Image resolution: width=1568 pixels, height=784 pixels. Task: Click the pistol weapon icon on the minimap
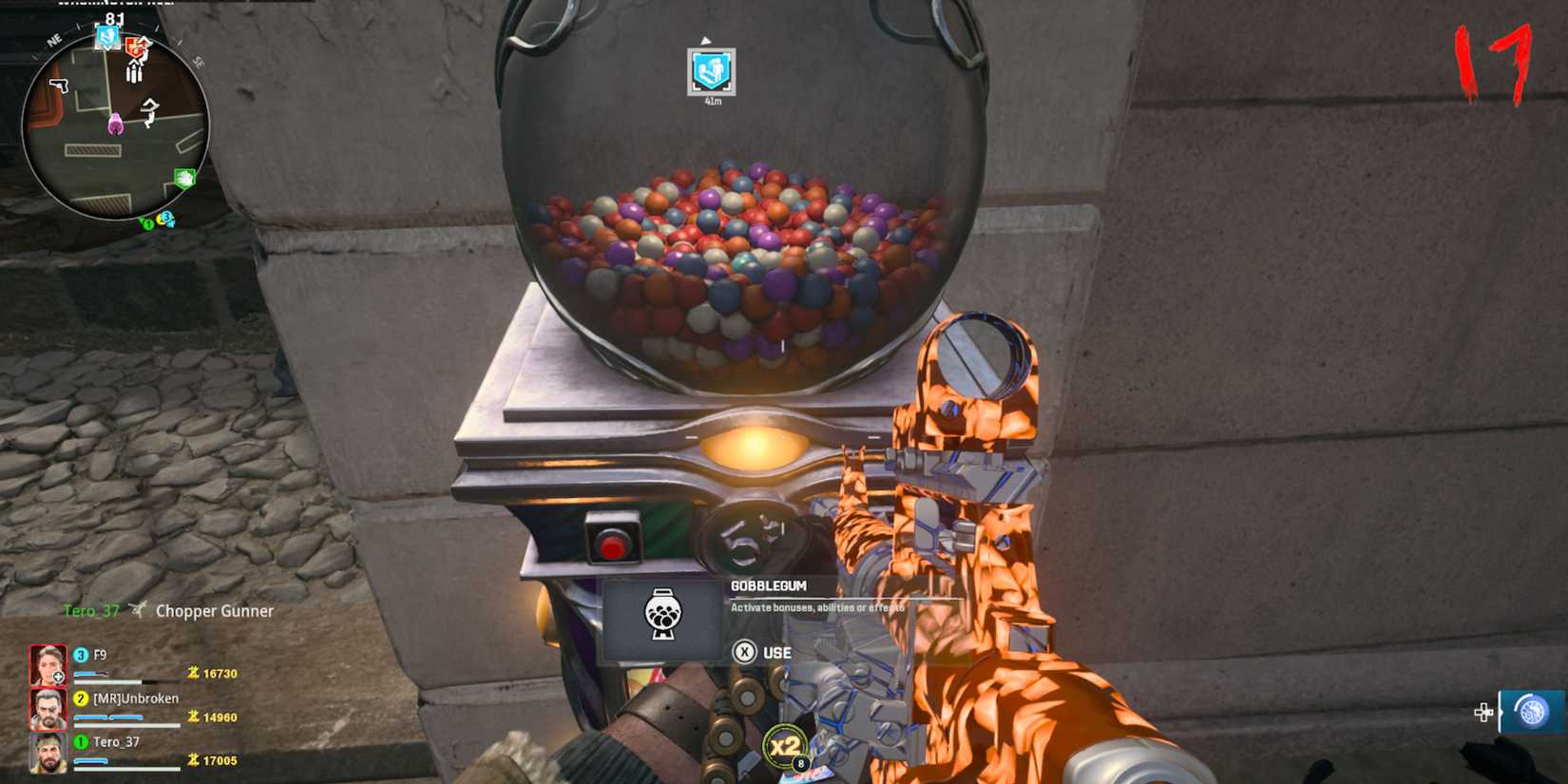point(59,85)
